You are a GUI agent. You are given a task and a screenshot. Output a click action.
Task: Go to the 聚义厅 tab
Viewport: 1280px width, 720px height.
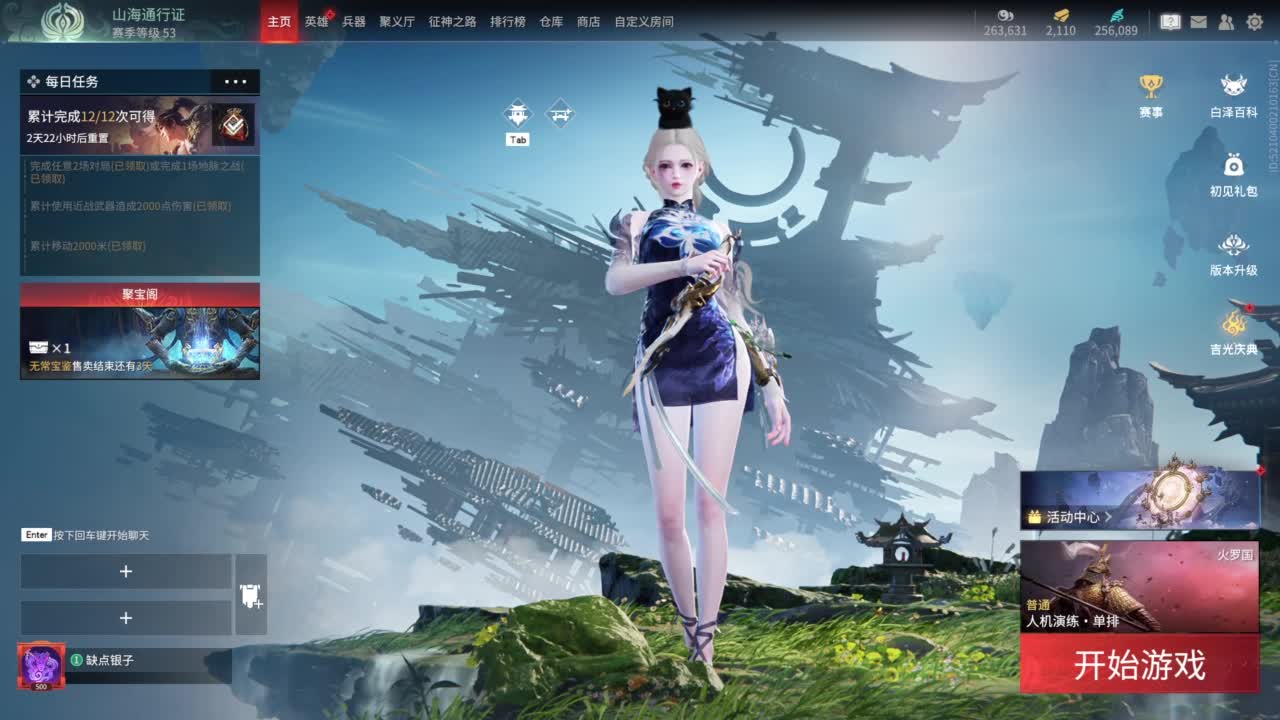click(397, 21)
